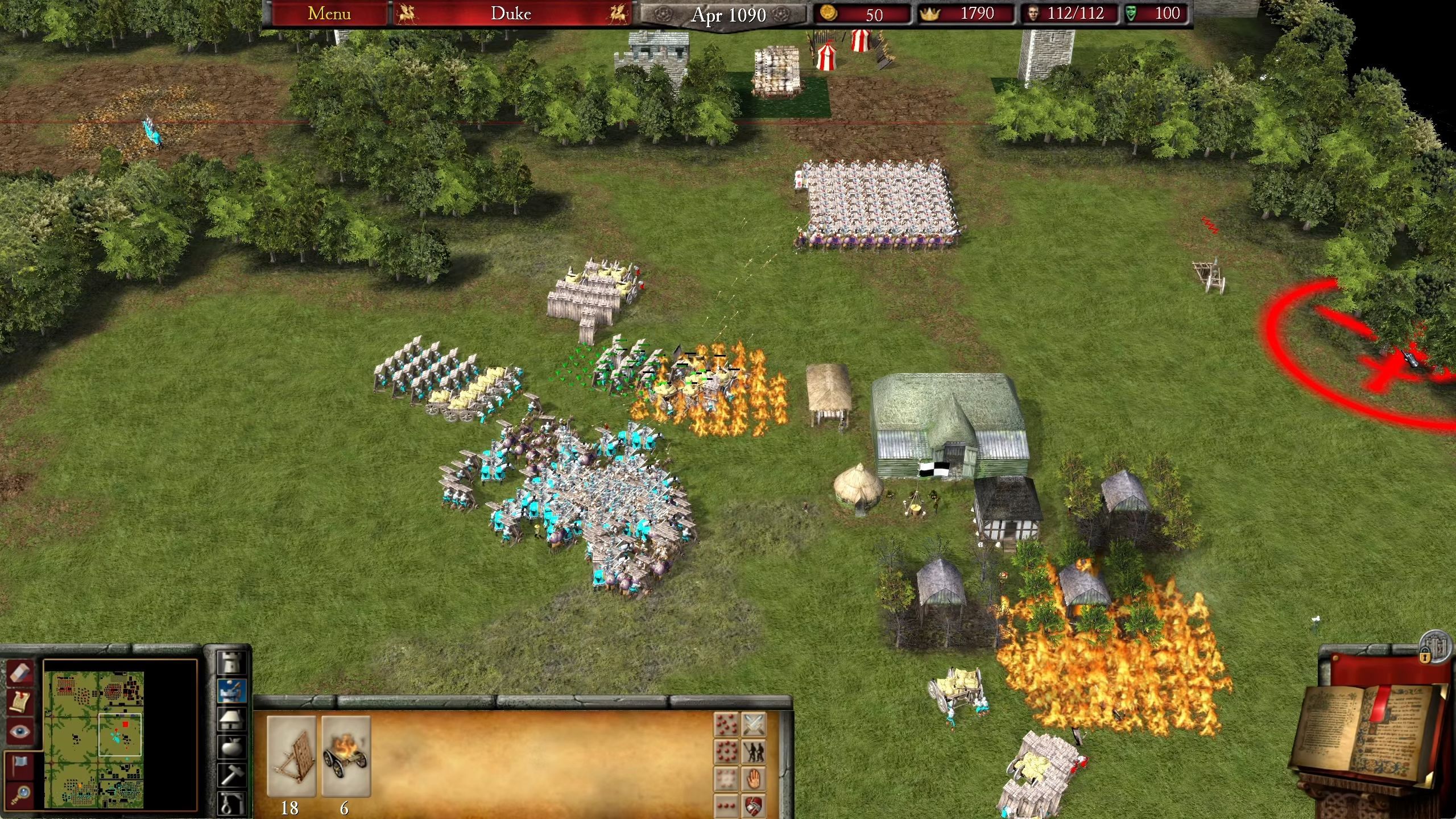Click the locked castle gate coin

tap(1434, 647)
